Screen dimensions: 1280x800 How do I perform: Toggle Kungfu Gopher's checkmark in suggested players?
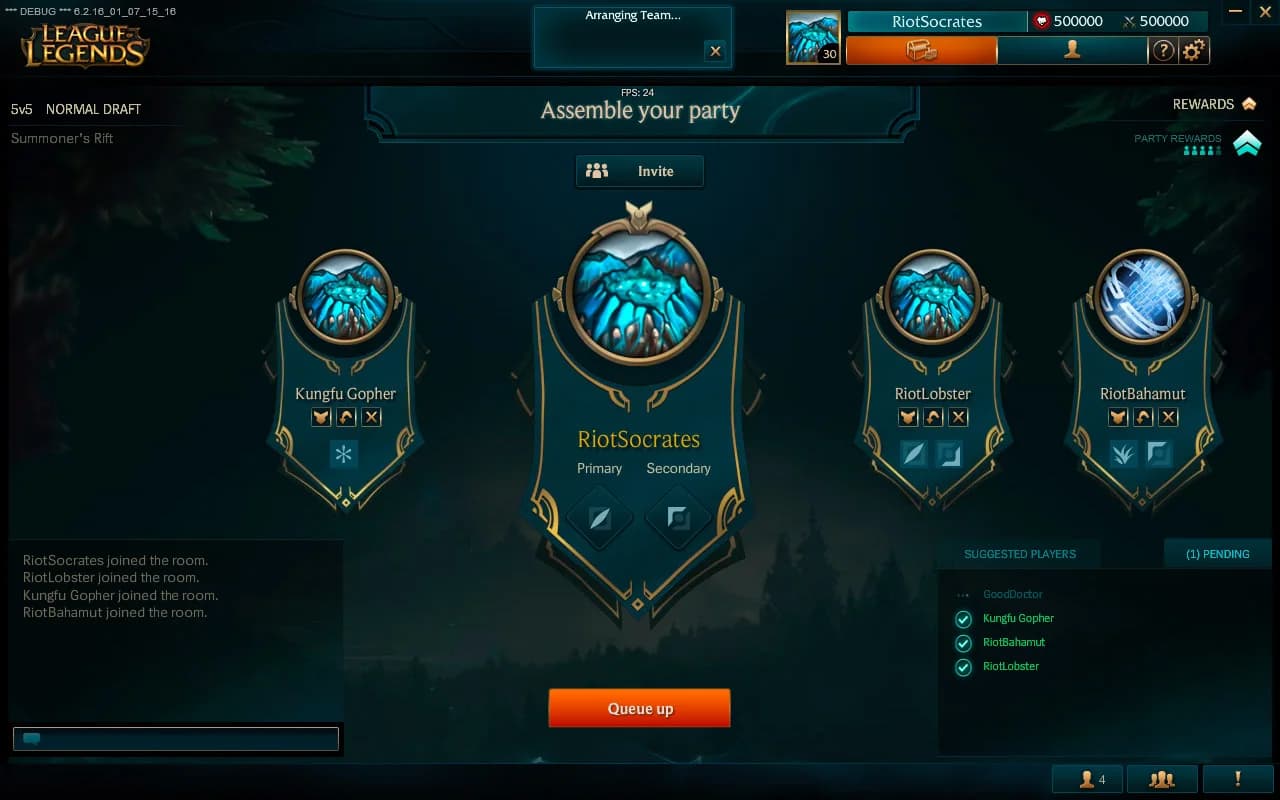963,619
